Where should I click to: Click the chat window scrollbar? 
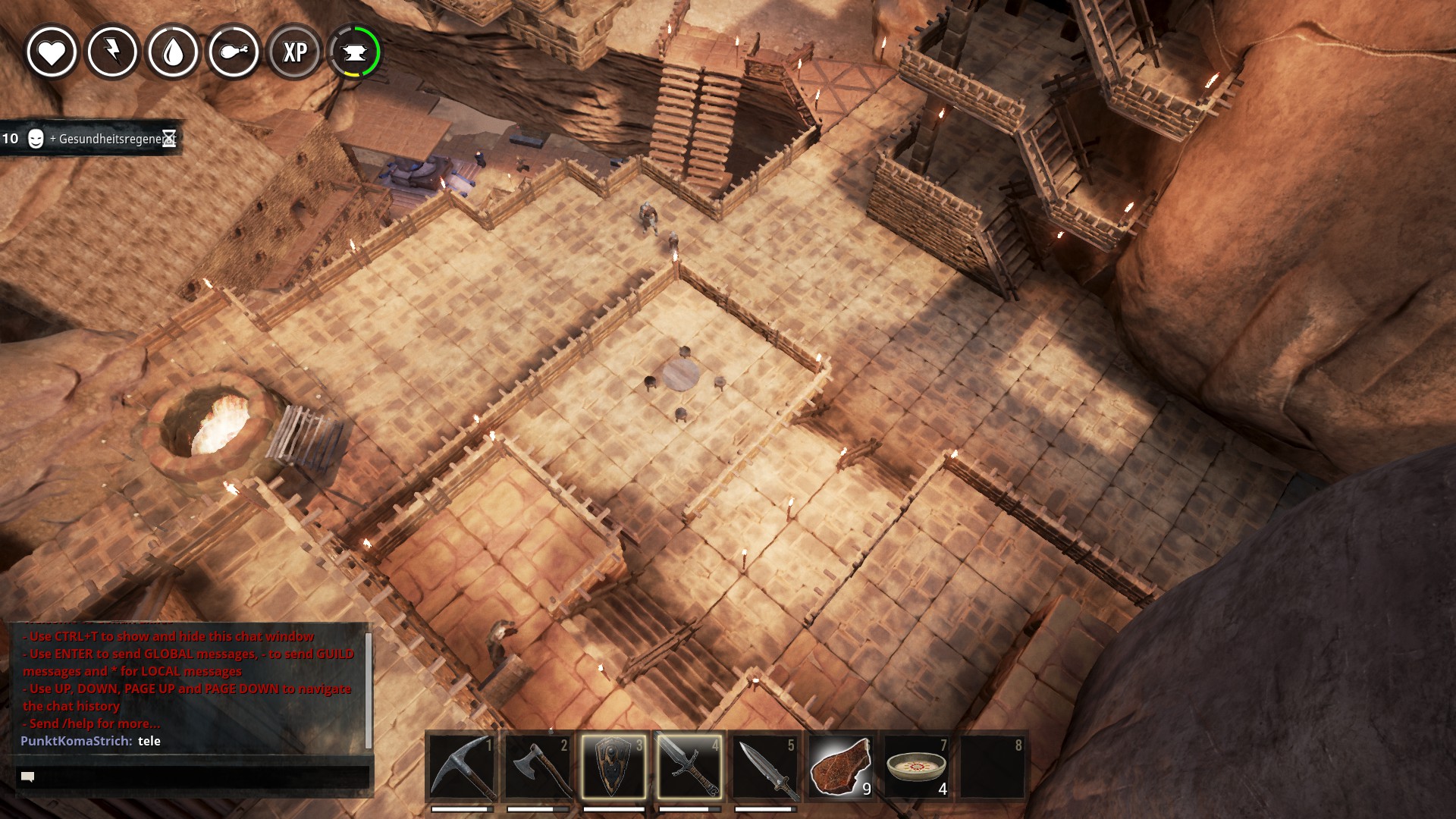pyautogui.click(x=369, y=690)
